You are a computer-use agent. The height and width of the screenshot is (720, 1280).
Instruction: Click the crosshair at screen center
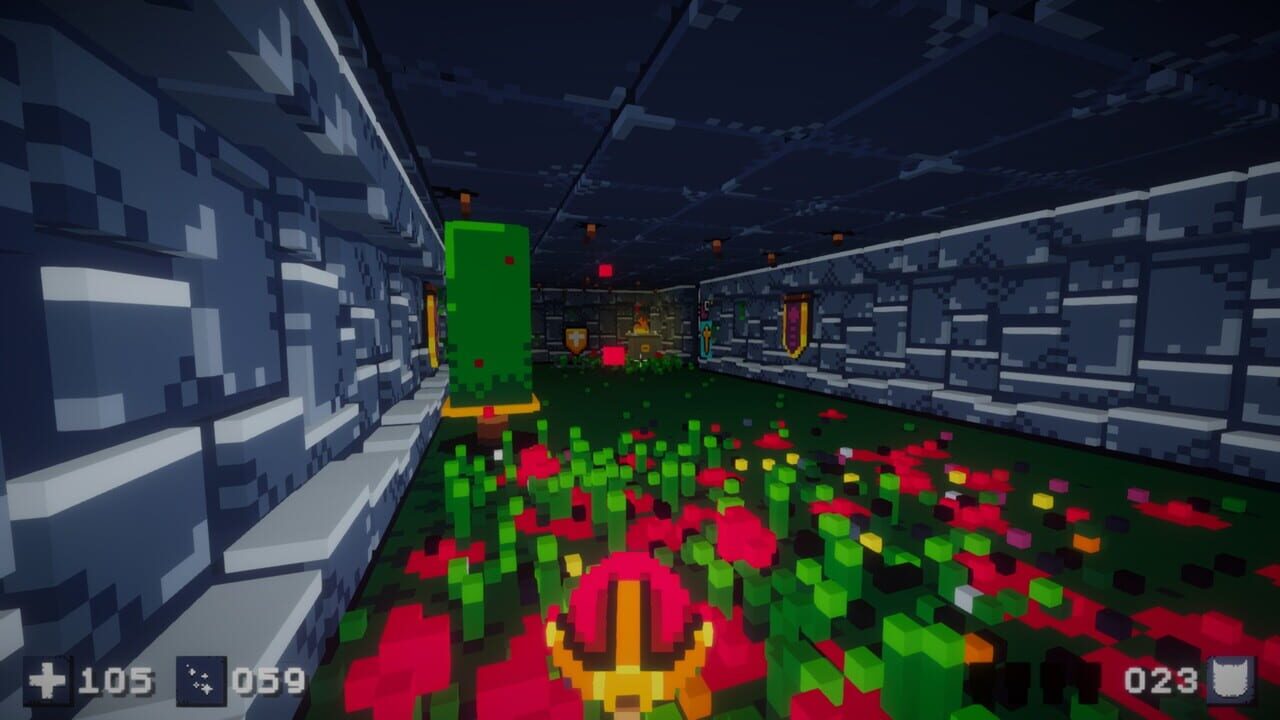[640, 360]
